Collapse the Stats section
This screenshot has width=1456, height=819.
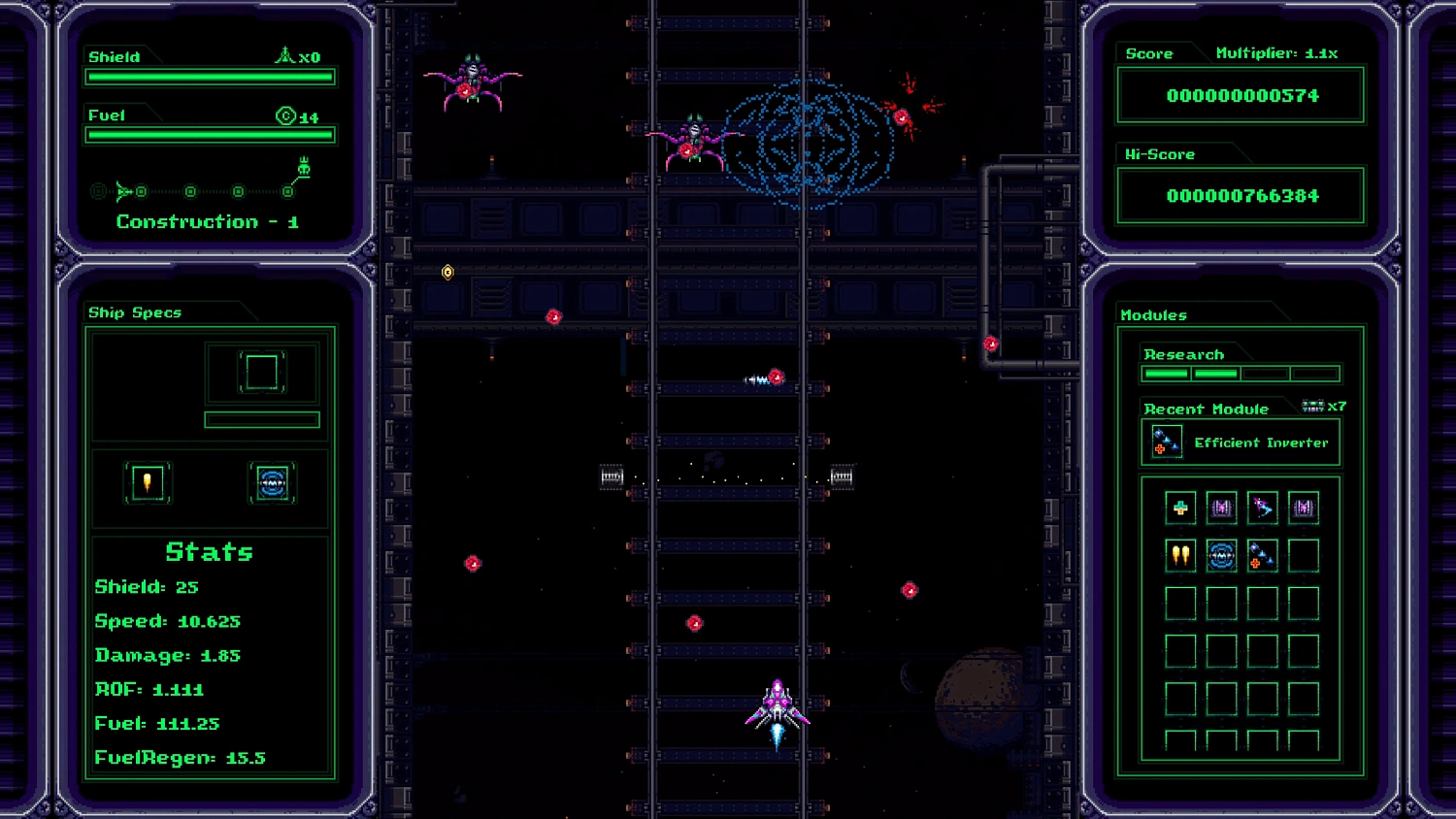[x=209, y=551]
